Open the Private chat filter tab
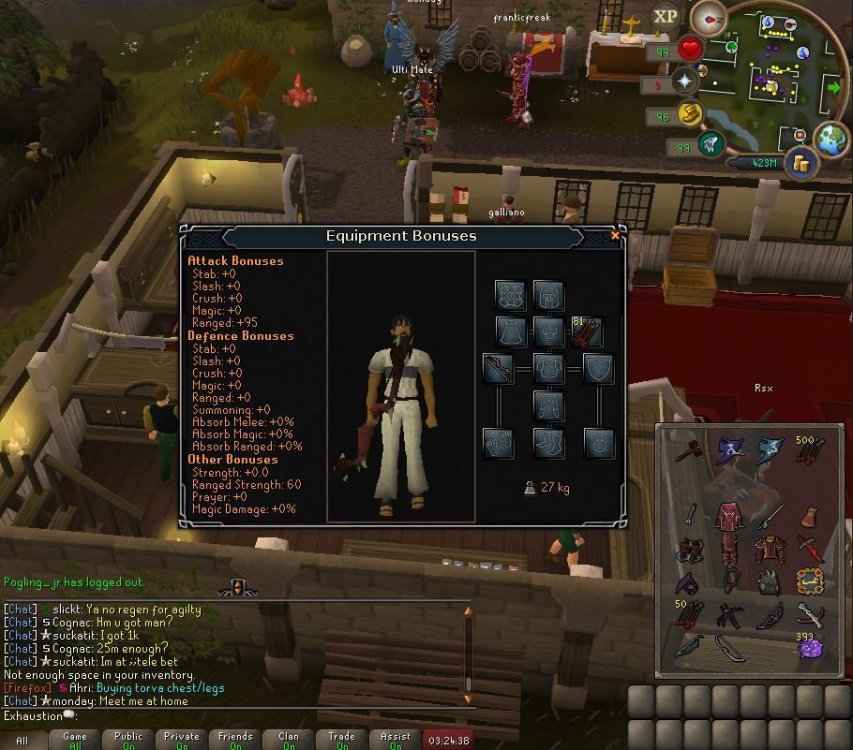The image size is (853, 750). [181, 740]
